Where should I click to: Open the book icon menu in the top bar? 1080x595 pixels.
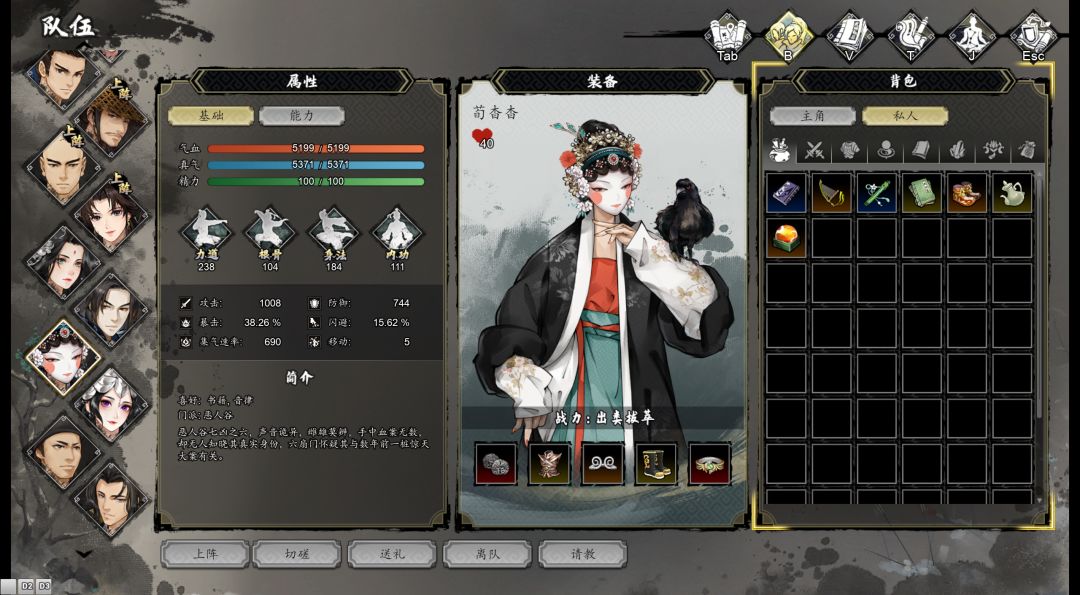coord(849,33)
